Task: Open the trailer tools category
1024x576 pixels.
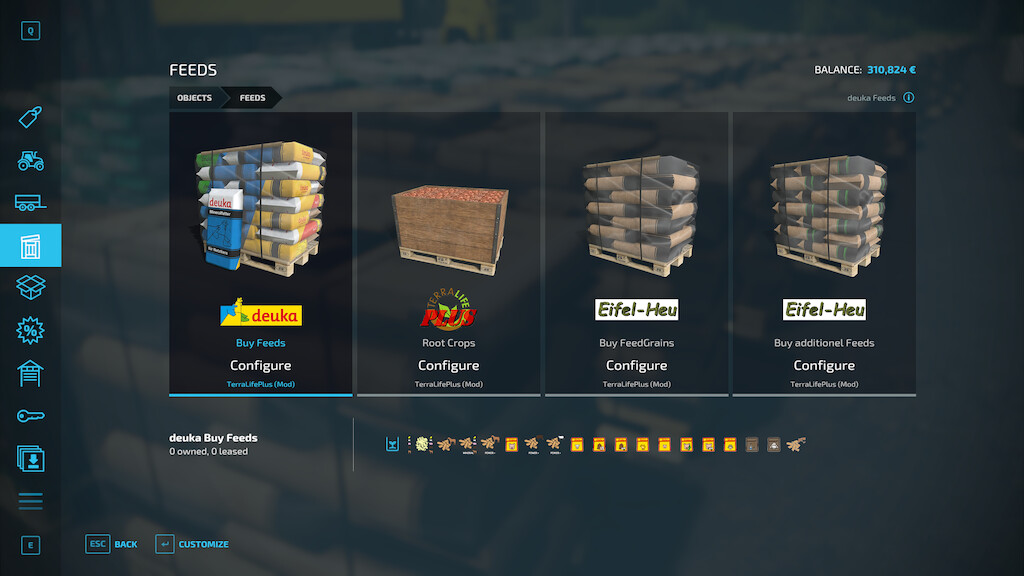Action: pos(30,203)
